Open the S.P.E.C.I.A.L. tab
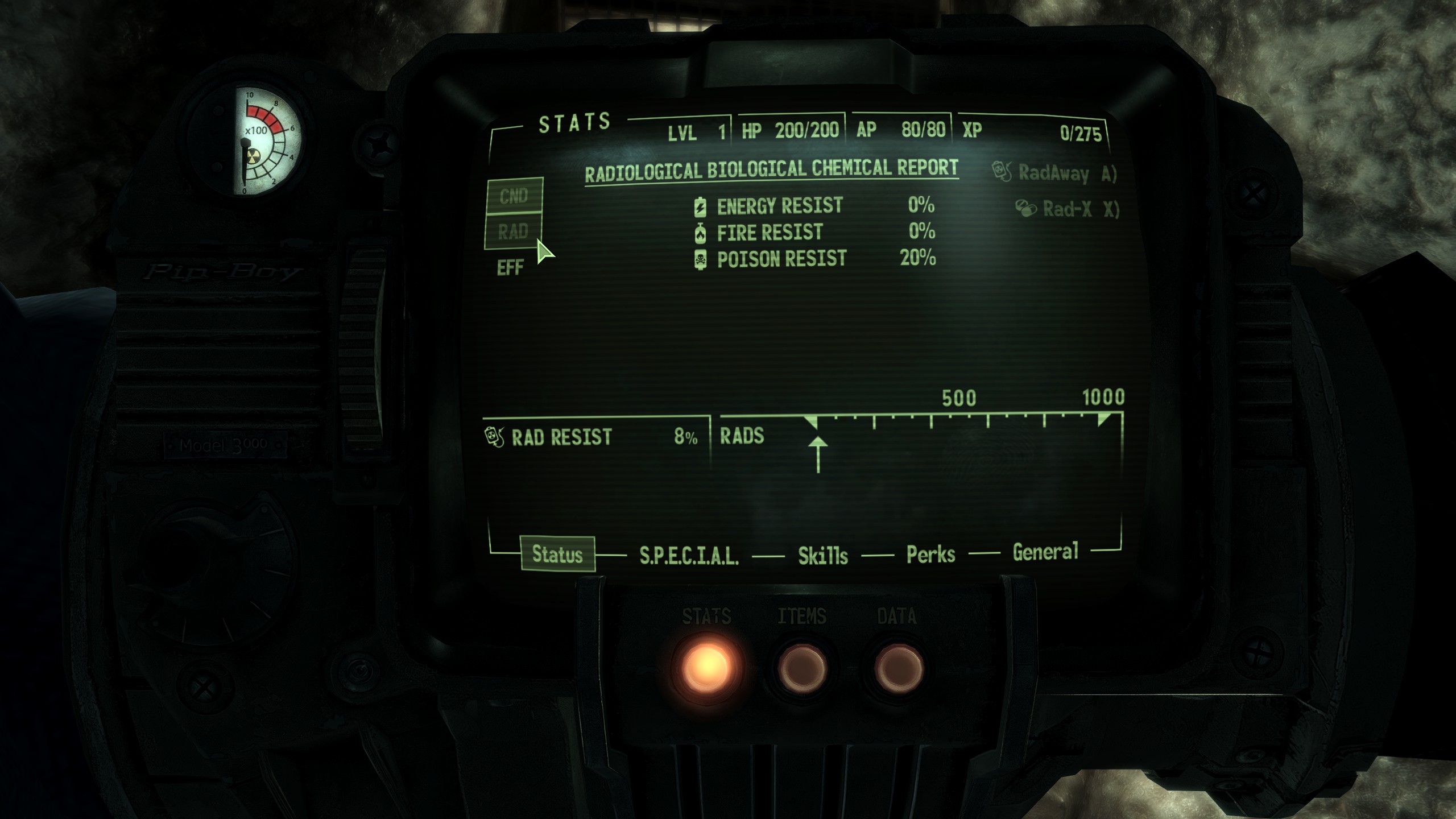This screenshot has height=819, width=1456. coord(689,555)
